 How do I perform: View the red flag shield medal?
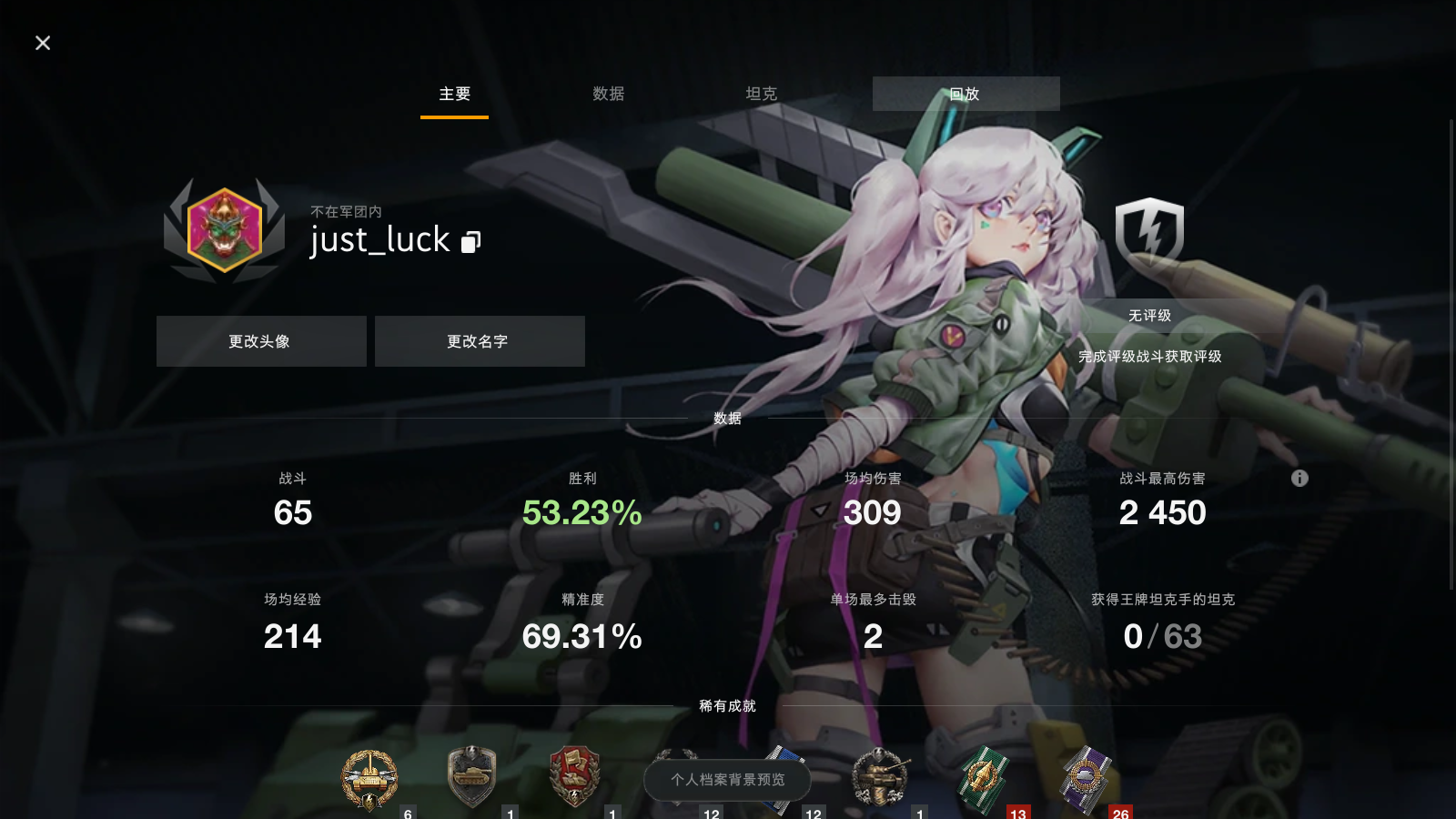click(575, 776)
